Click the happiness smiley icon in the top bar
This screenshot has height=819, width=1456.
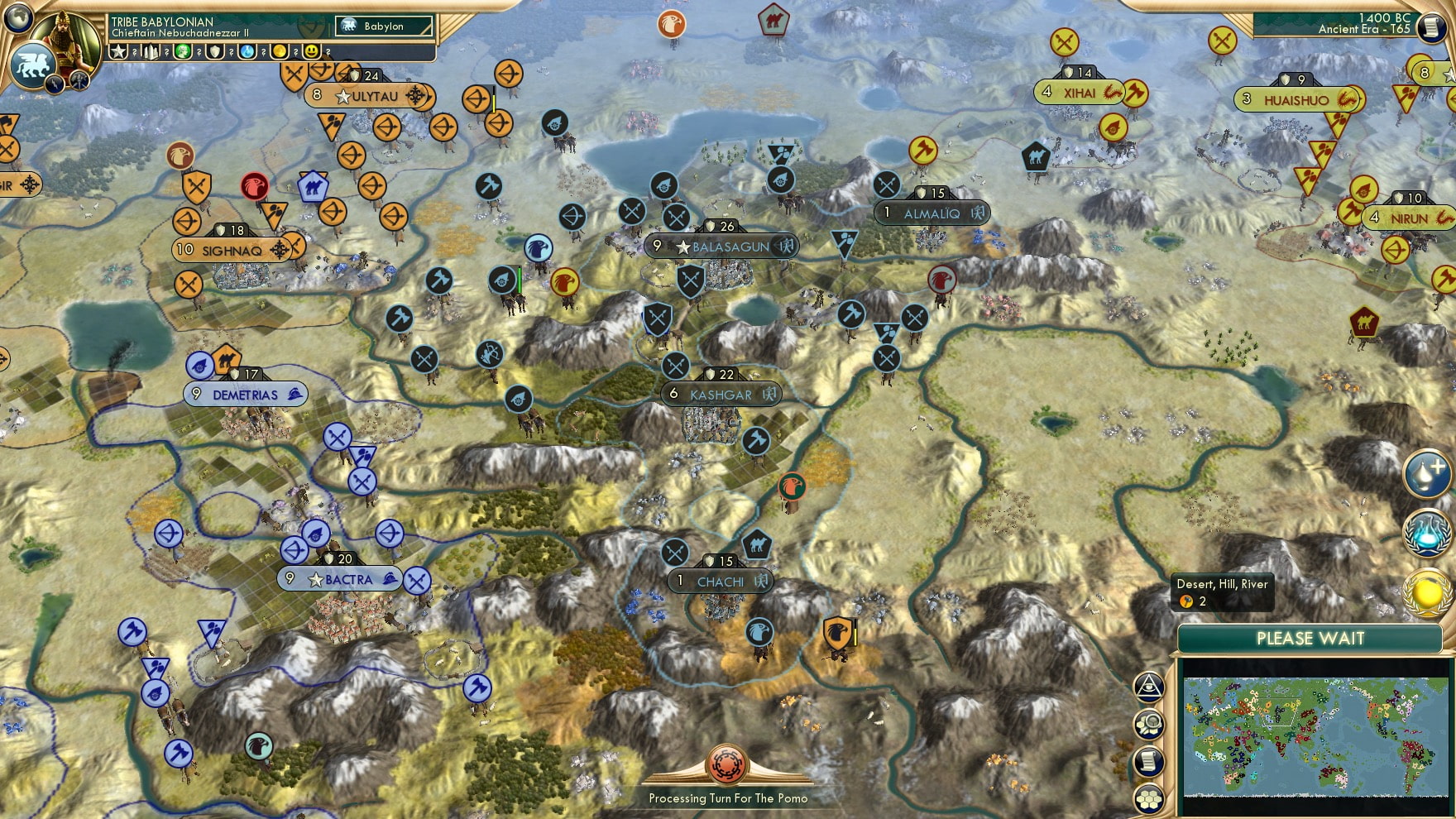(310, 51)
